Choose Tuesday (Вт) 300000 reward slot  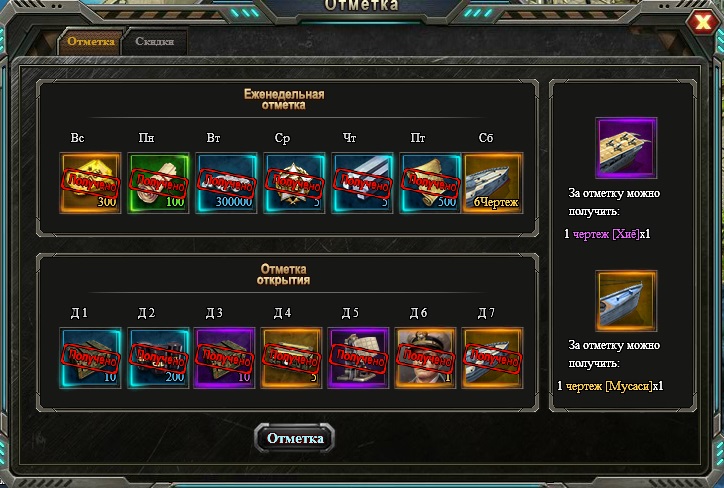226,182
